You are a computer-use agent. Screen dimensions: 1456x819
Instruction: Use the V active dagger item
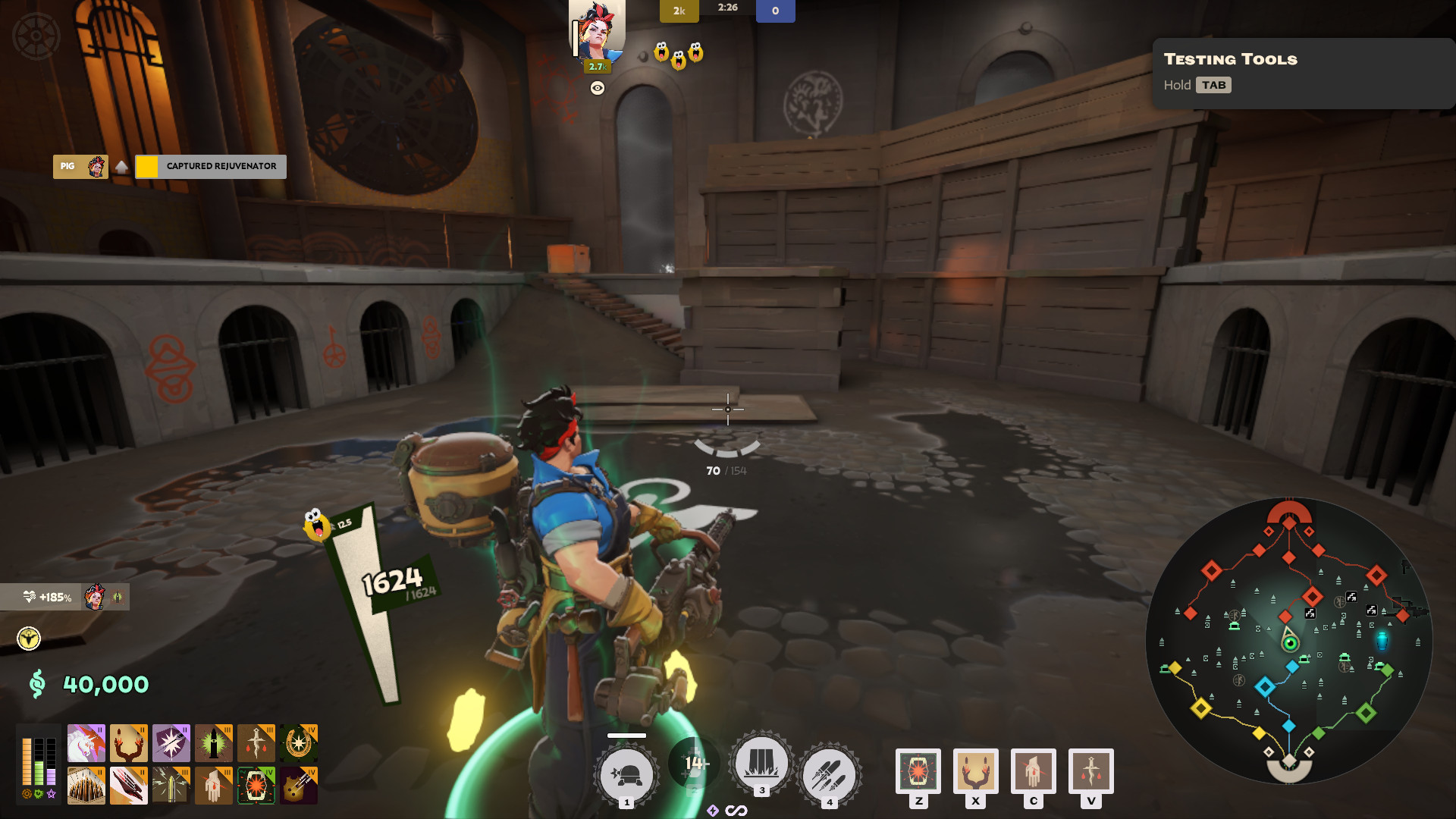(1090, 770)
